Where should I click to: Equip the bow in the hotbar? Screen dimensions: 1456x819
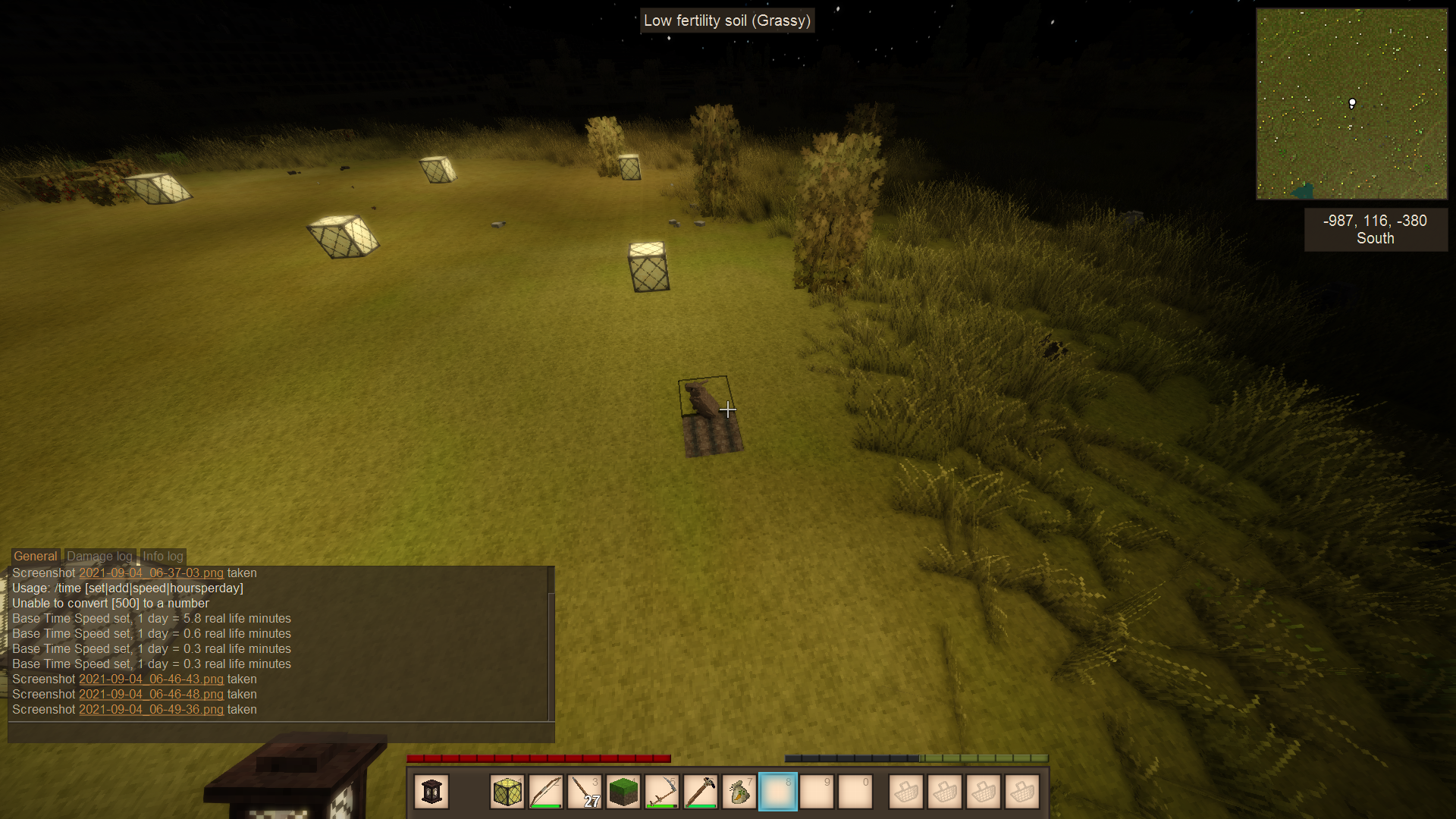(546, 792)
